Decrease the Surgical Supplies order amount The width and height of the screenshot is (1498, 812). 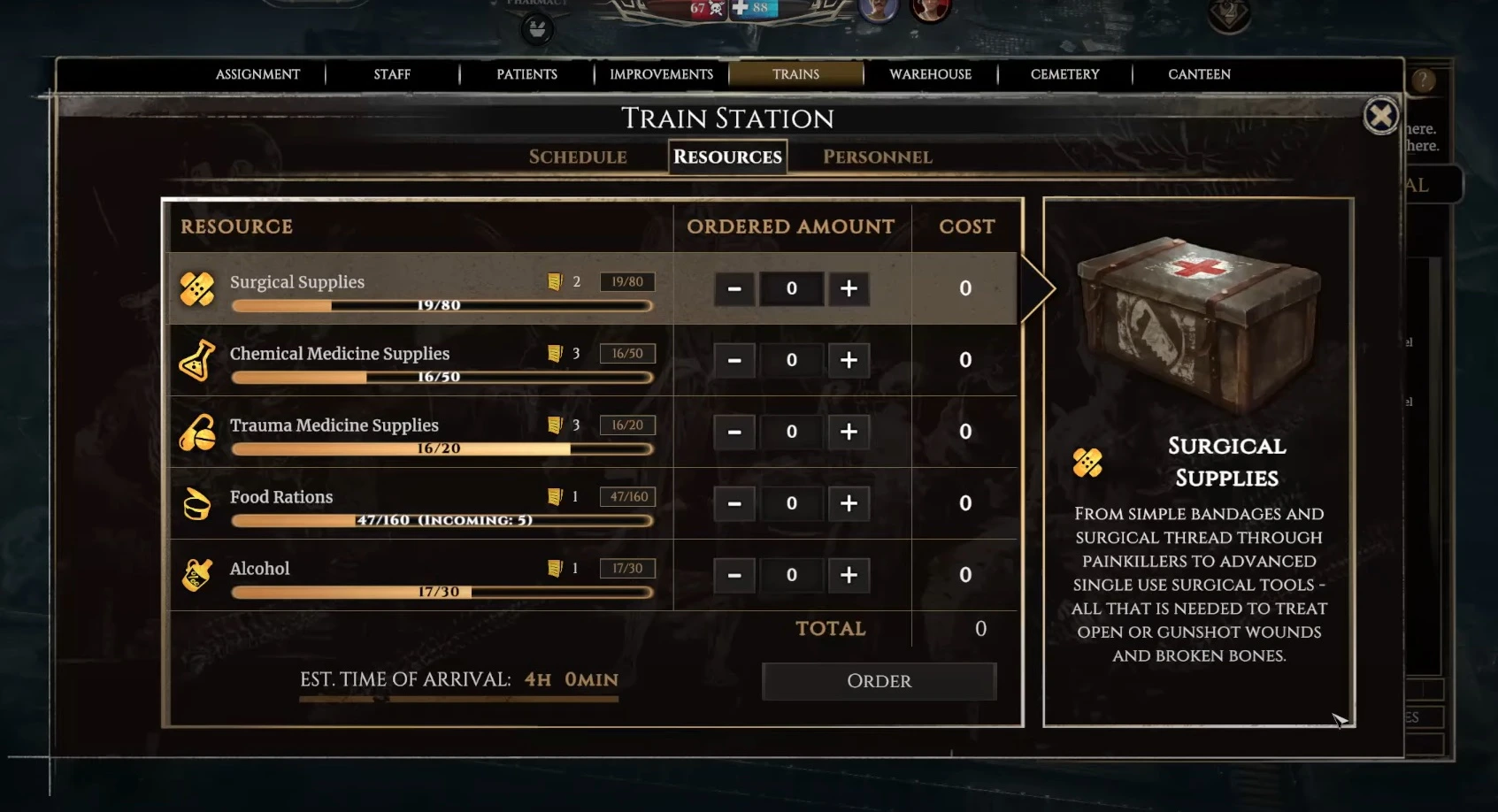point(734,288)
